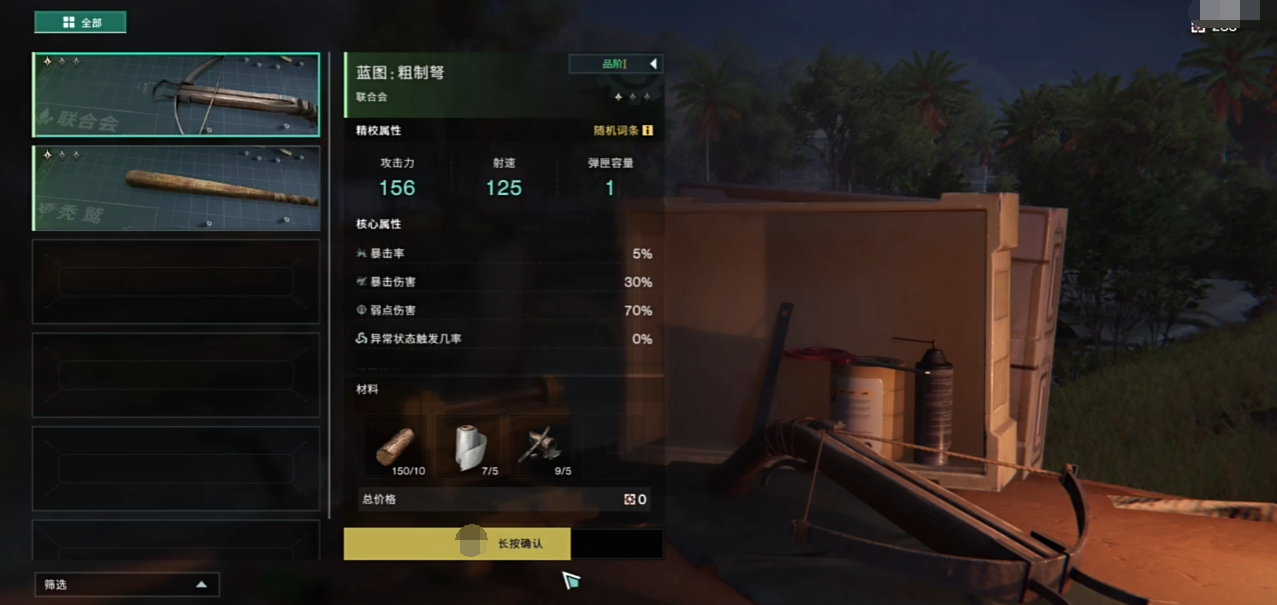The height and width of the screenshot is (605, 1277).
Task: Select the 全部 category tab
Action: point(80,22)
